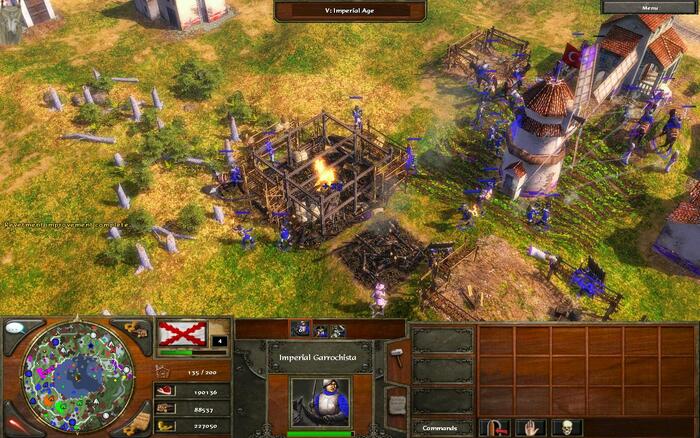
Task: Choose the open hand stop command
Action: (x=531, y=427)
